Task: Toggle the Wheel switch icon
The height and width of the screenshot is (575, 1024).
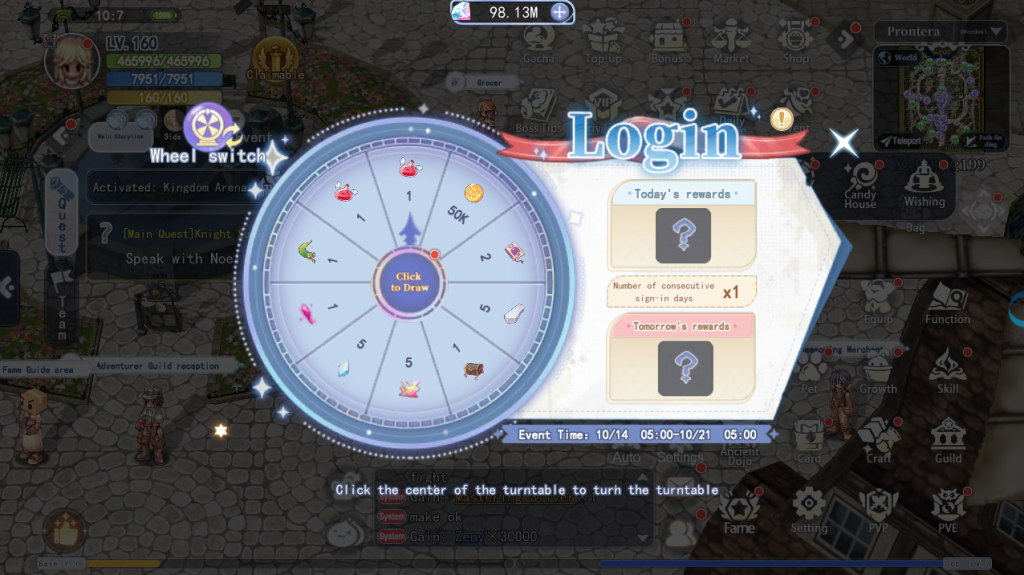Action: (210, 125)
